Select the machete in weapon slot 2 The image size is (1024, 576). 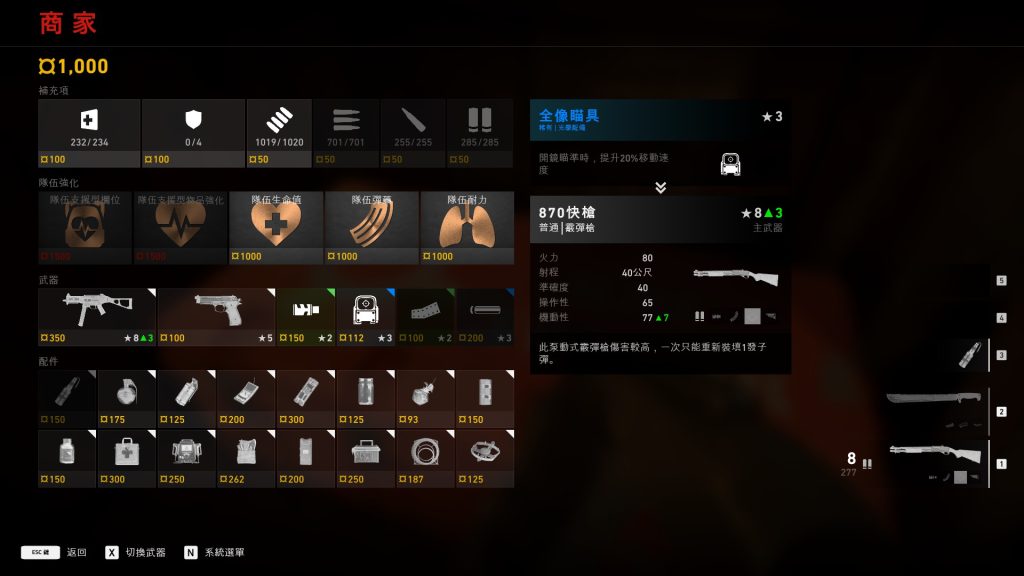pyautogui.click(x=935, y=410)
